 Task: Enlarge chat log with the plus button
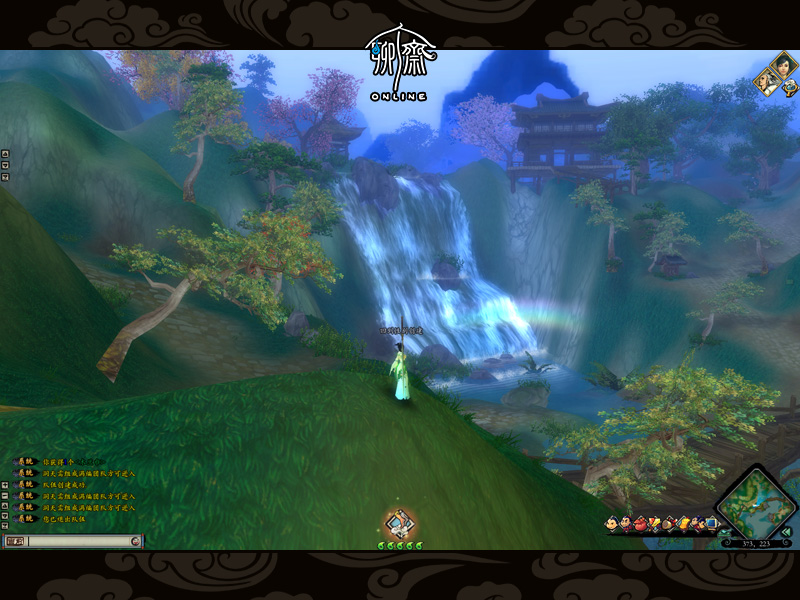click(x=5, y=484)
